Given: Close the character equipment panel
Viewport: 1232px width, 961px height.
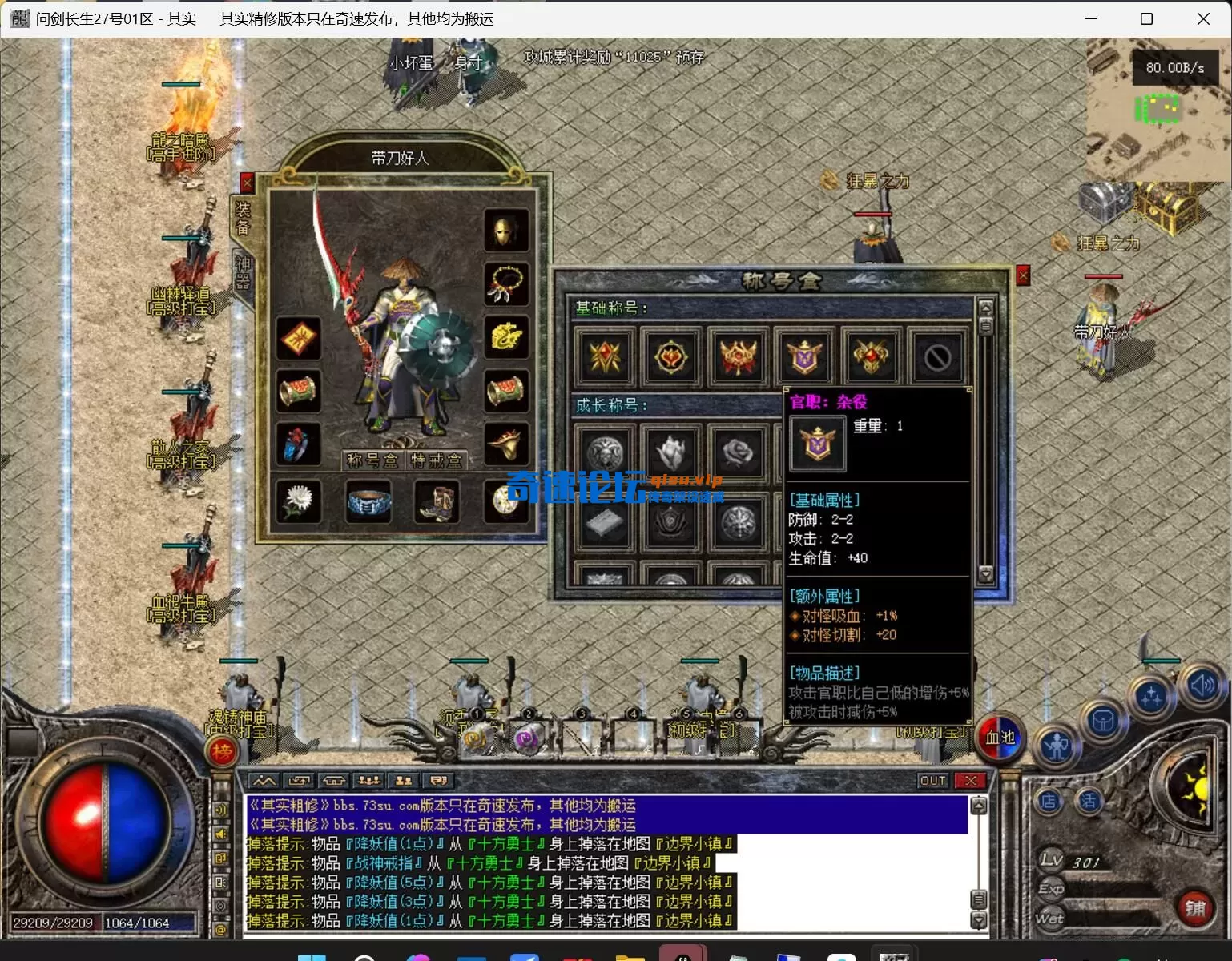Looking at the screenshot, I should (x=247, y=183).
